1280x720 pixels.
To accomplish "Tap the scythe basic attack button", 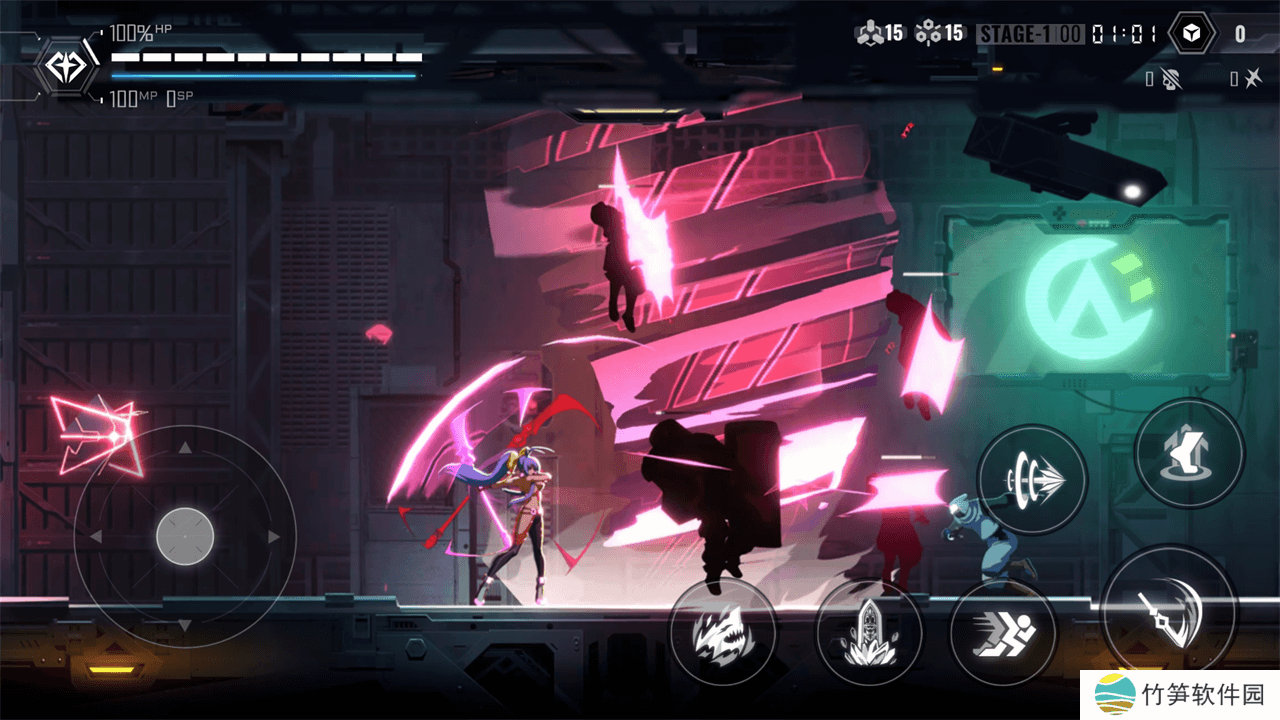I will (1170, 611).
